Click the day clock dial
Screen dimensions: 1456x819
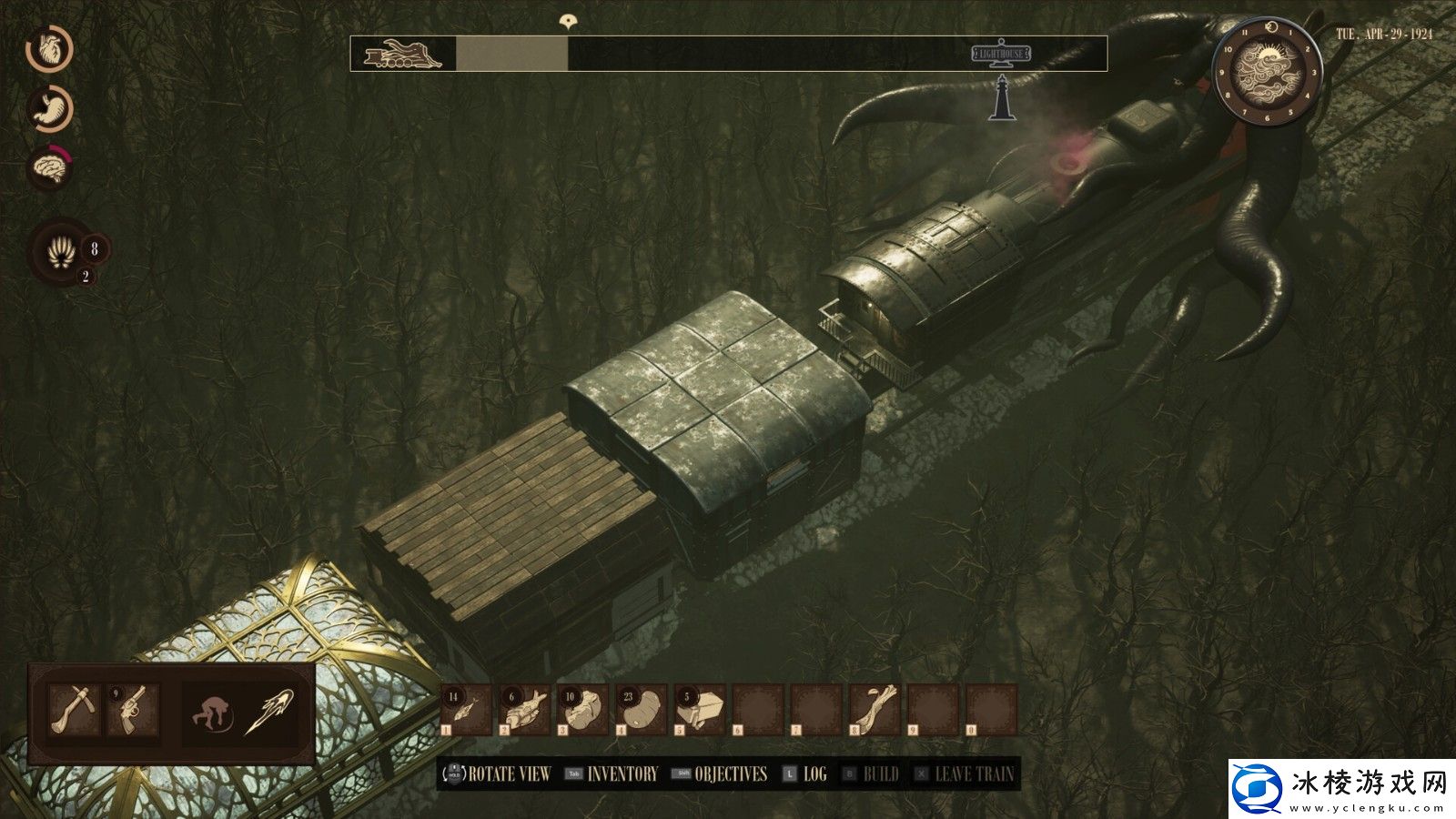coord(1266,69)
